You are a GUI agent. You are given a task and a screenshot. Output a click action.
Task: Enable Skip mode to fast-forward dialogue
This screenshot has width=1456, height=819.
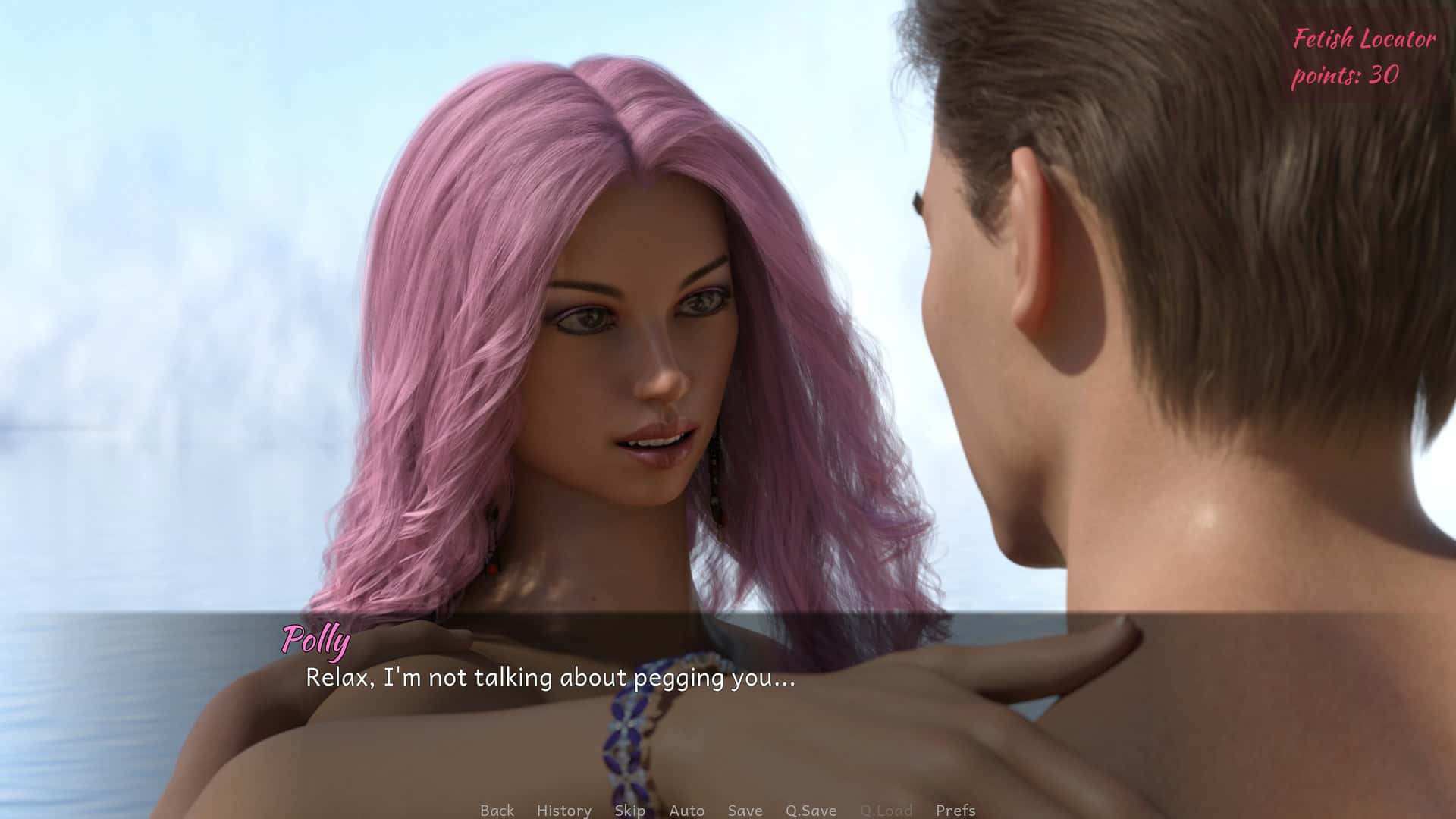pyautogui.click(x=628, y=810)
